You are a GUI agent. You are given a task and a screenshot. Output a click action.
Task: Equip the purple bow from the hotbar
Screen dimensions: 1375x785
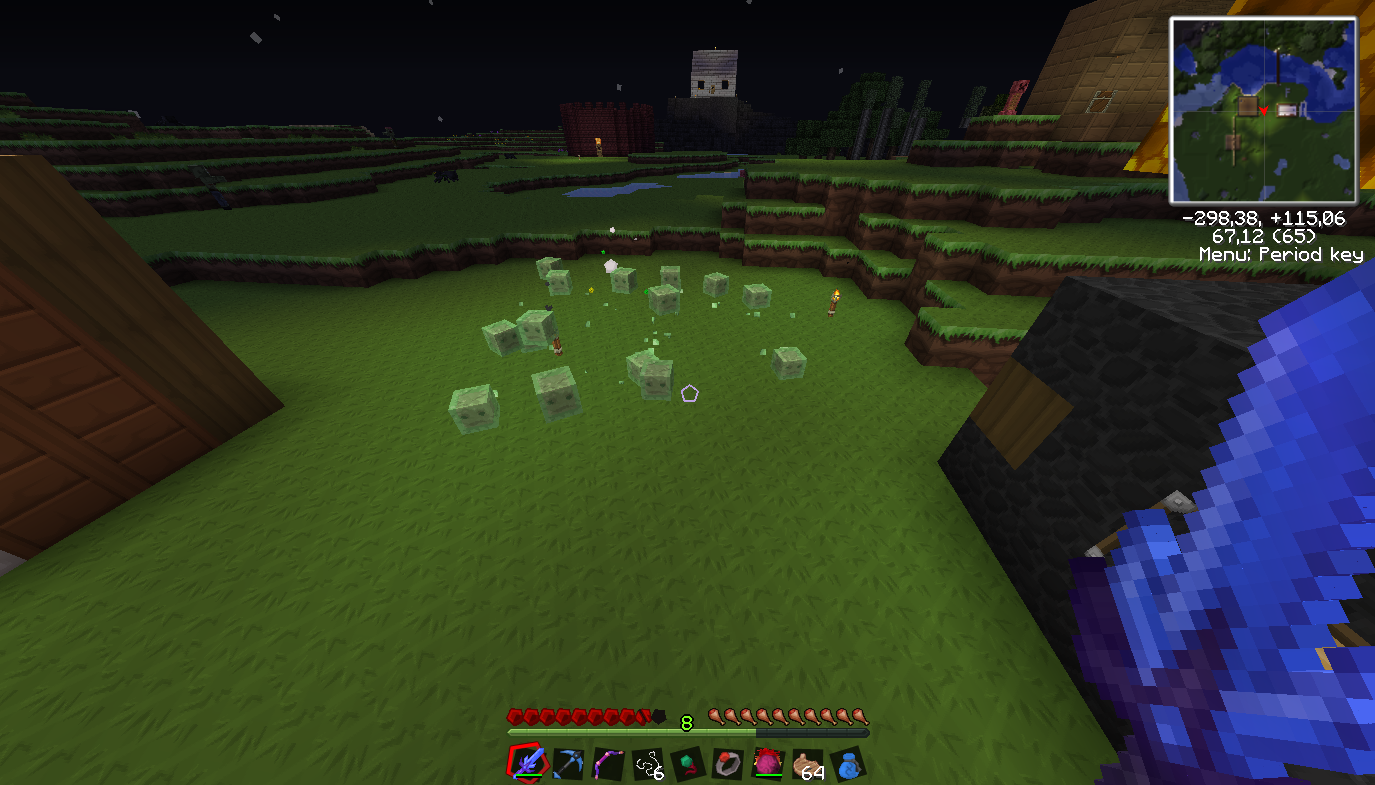point(608,764)
